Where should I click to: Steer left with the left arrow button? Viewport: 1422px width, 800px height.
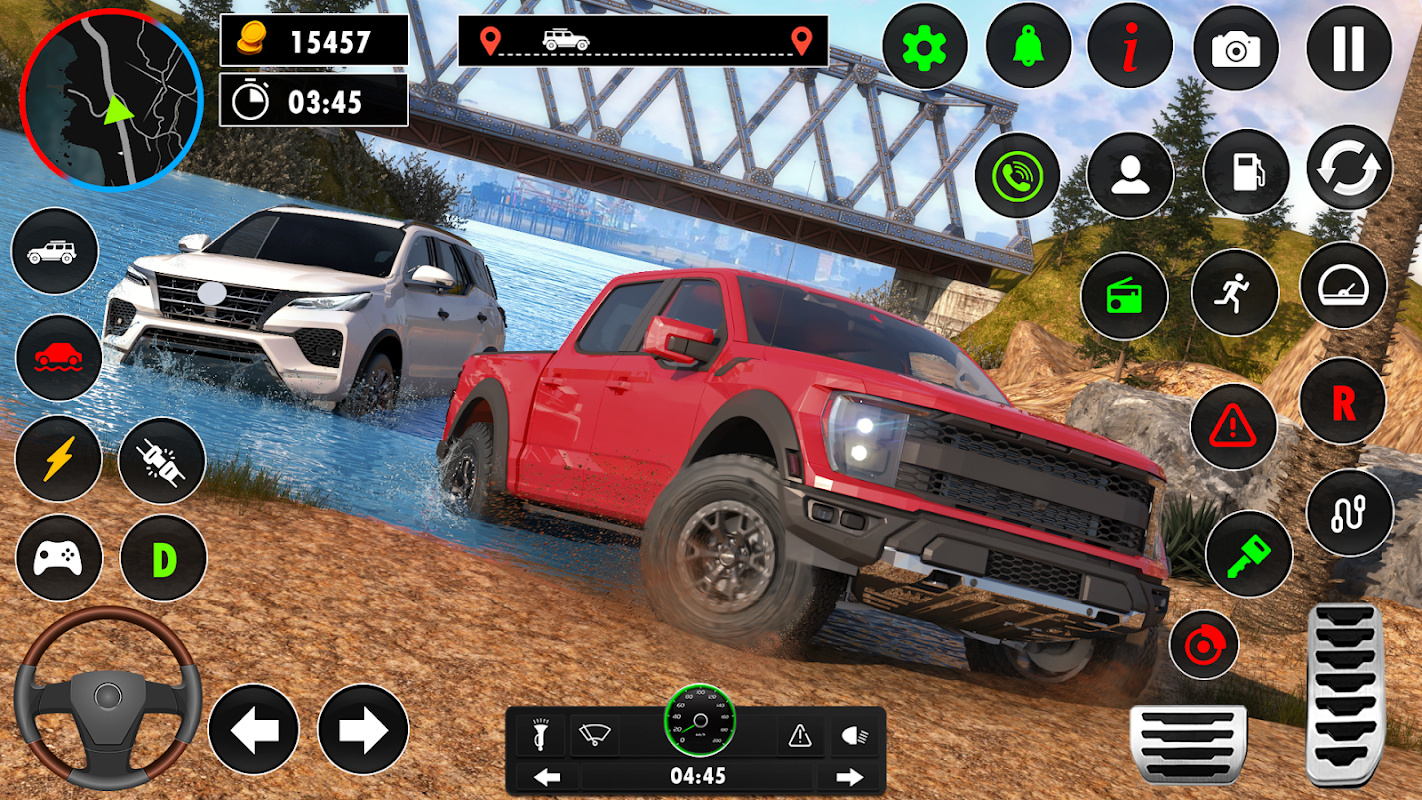click(x=254, y=729)
